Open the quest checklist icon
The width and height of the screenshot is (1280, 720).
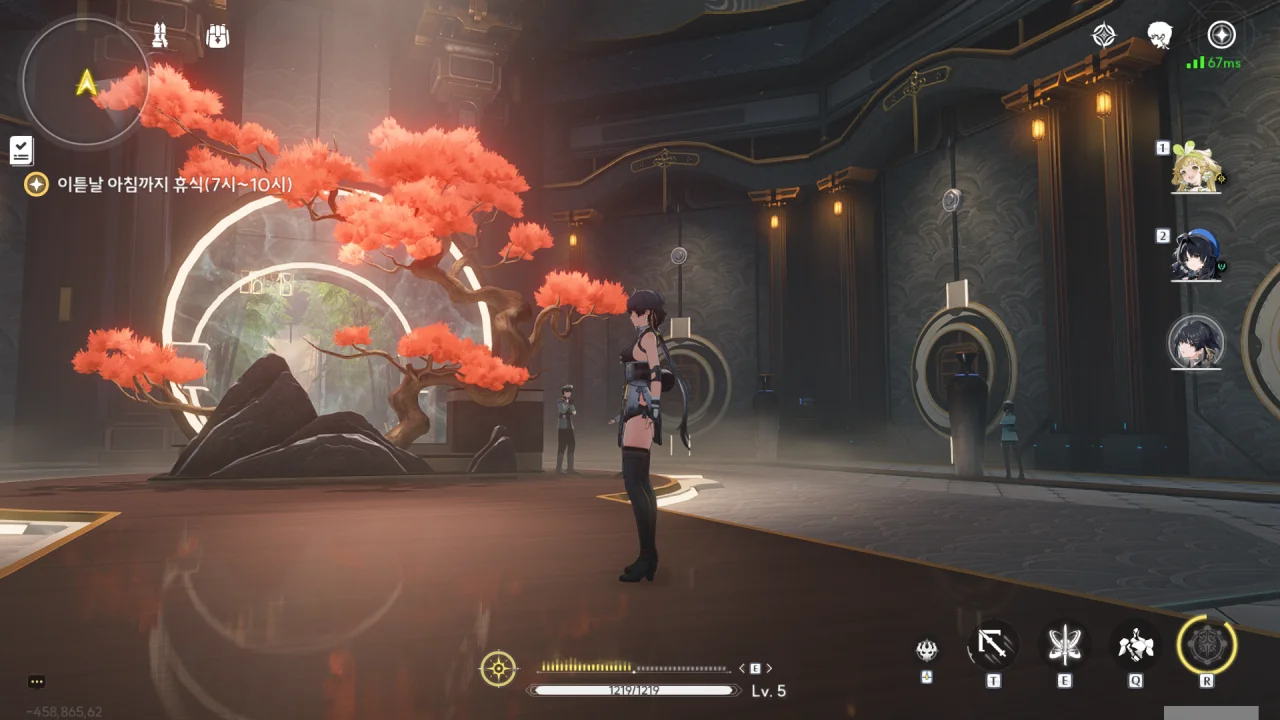click(x=22, y=150)
